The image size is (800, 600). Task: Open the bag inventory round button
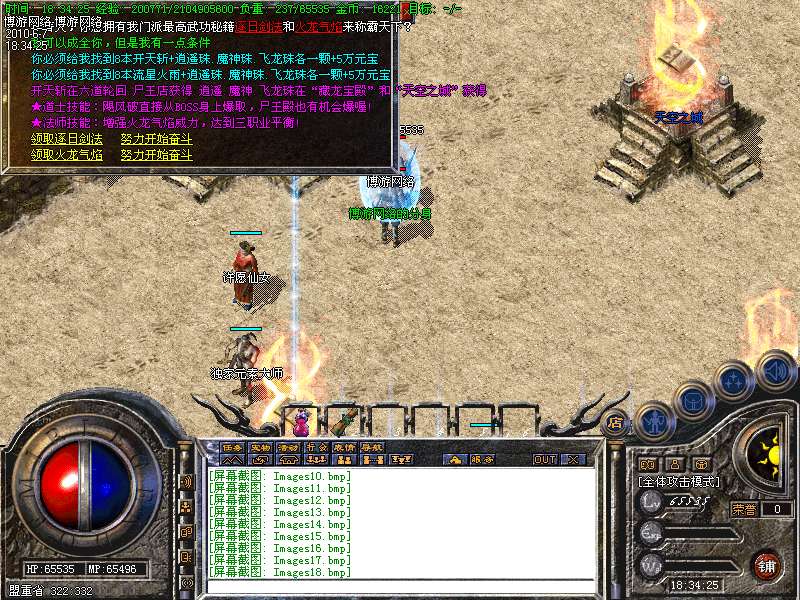pyautogui.click(x=694, y=401)
